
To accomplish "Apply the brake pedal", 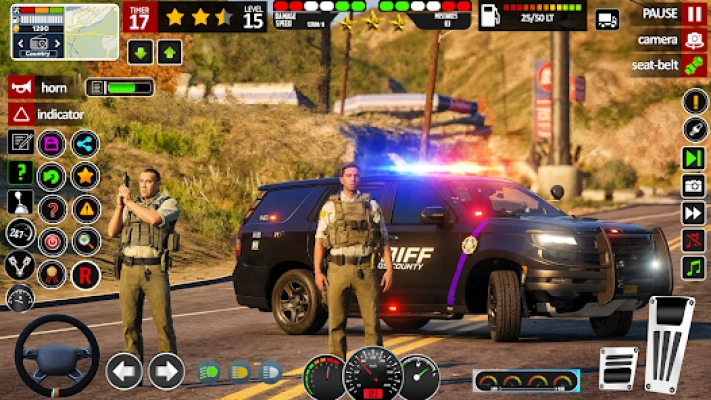I will click(x=618, y=367).
